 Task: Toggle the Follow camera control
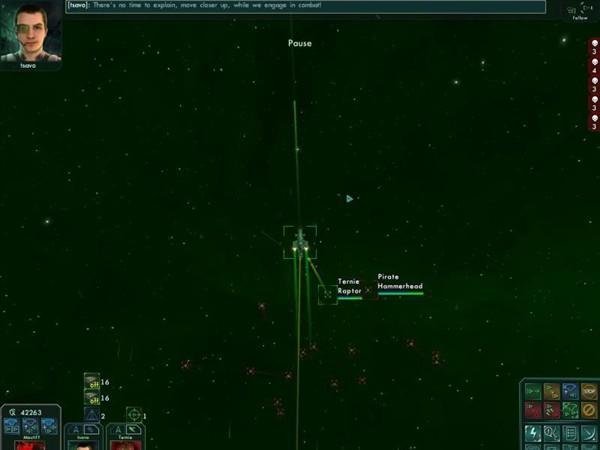580,11
